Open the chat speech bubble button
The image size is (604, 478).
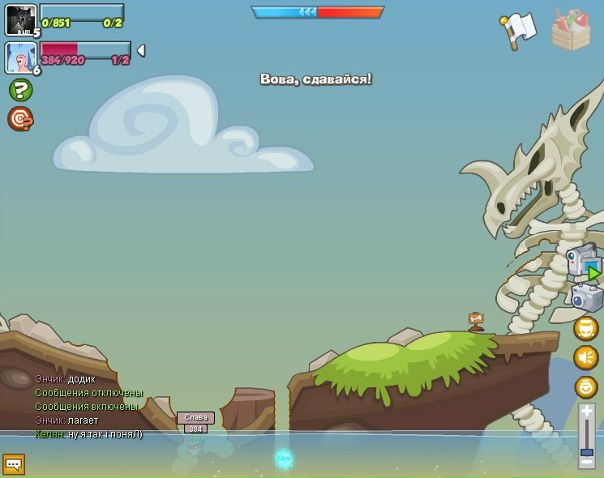(13, 464)
